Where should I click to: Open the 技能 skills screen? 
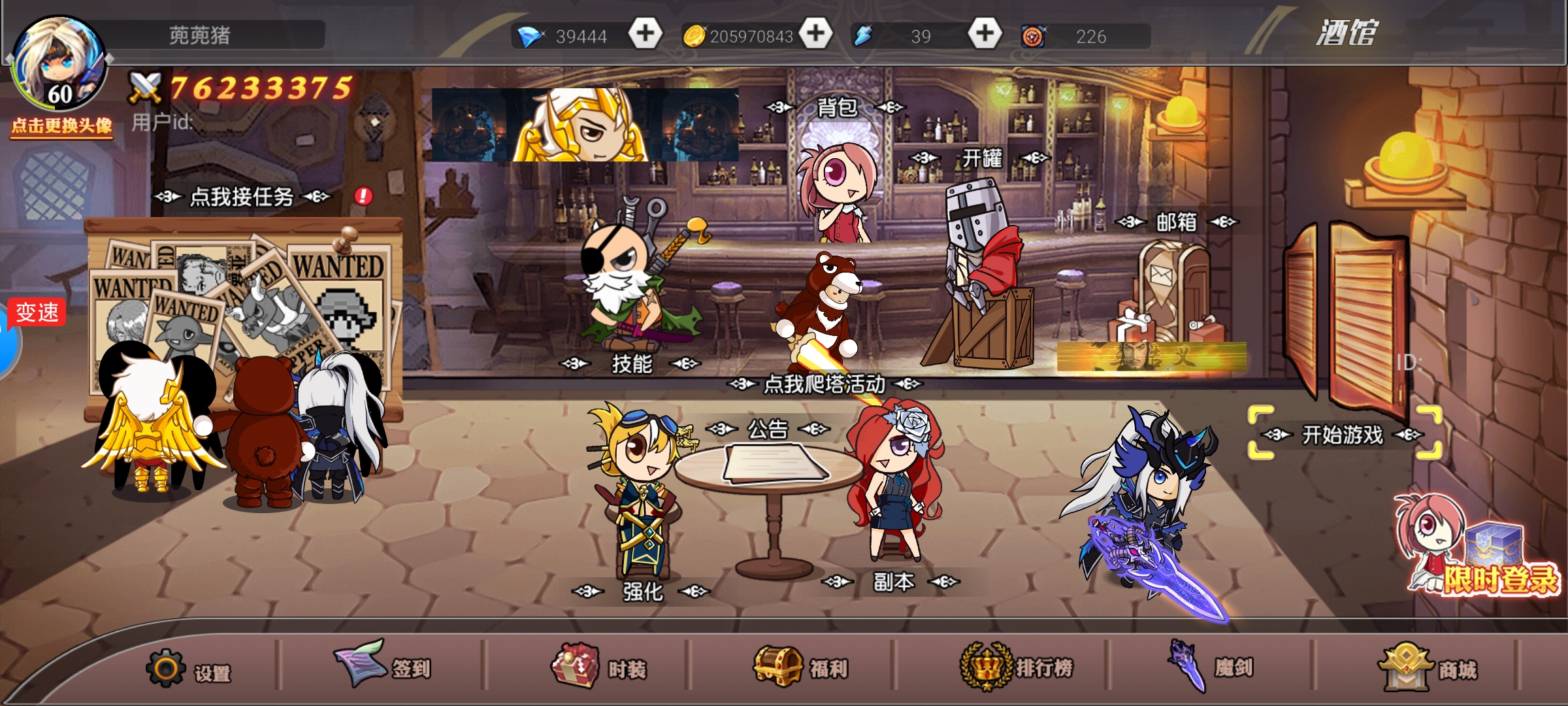pyautogui.click(x=631, y=363)
